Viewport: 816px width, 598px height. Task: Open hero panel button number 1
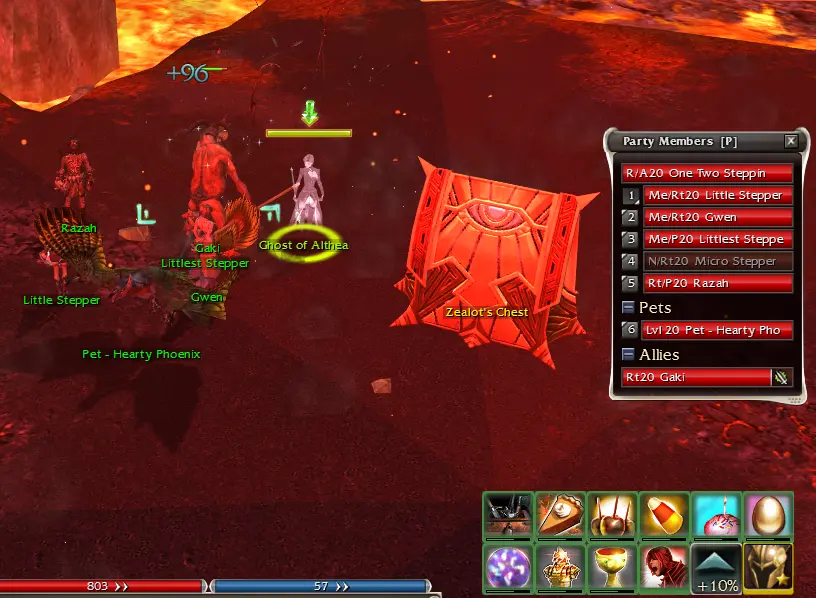coord(630,195)
